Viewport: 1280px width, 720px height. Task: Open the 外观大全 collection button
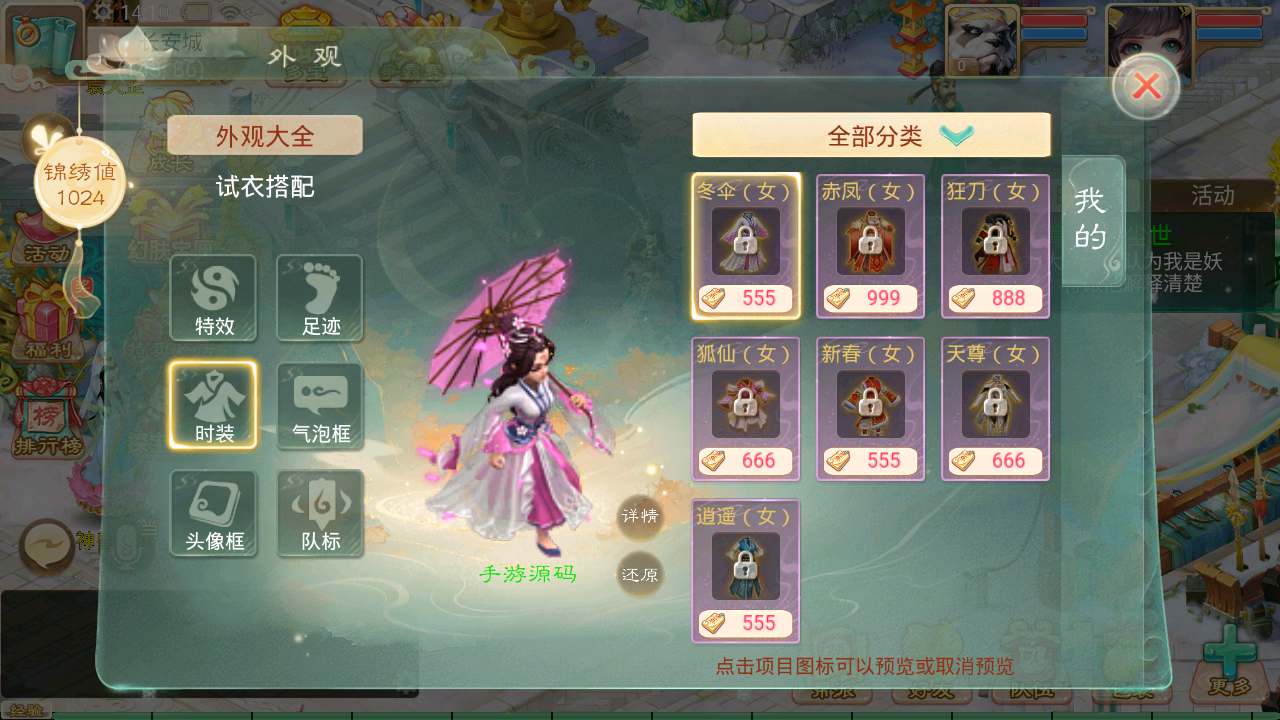pyautogui.click(x=265, y=135)
